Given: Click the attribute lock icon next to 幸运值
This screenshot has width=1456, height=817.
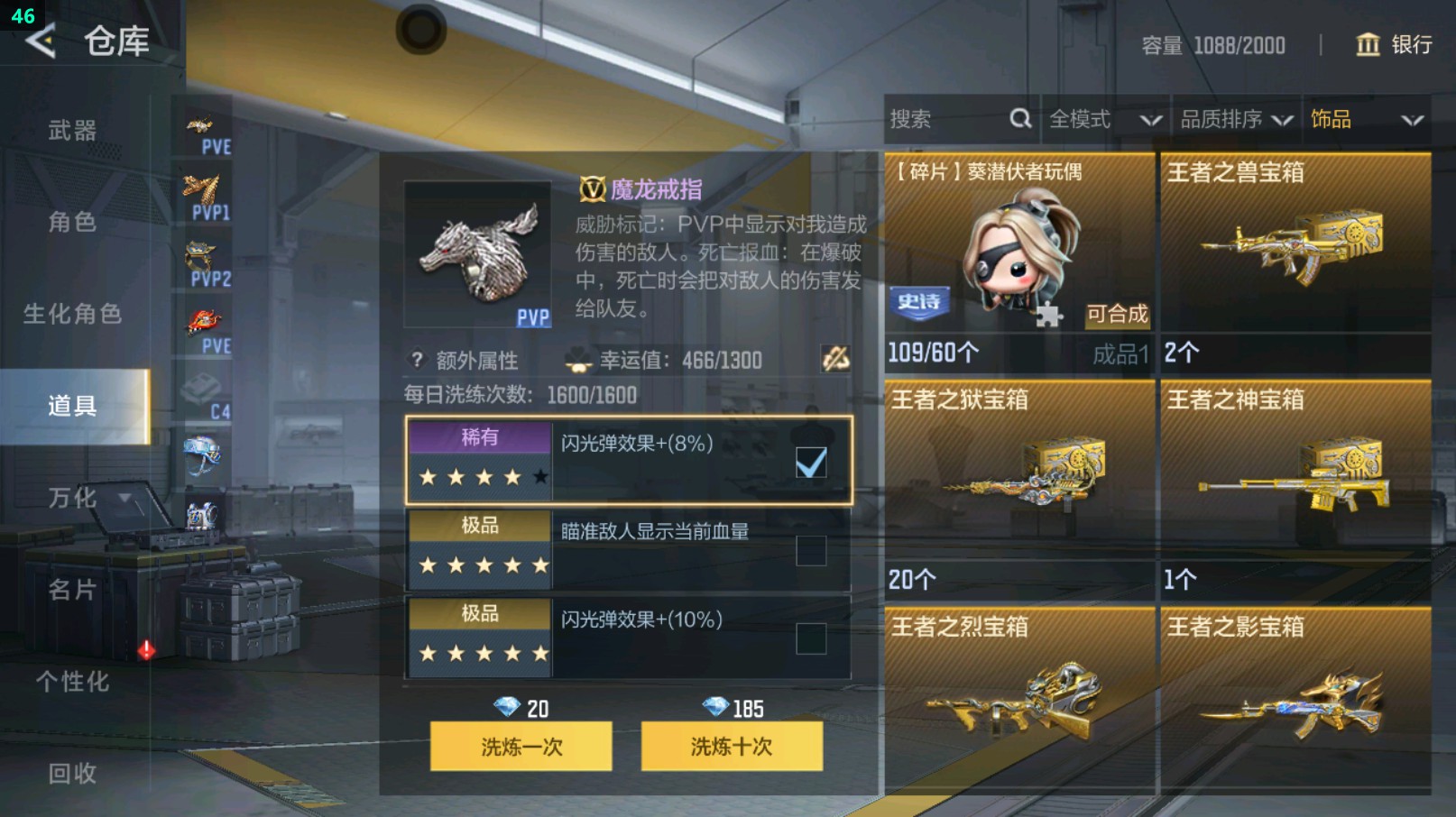Looking at the screenshot, I should 836,360.
